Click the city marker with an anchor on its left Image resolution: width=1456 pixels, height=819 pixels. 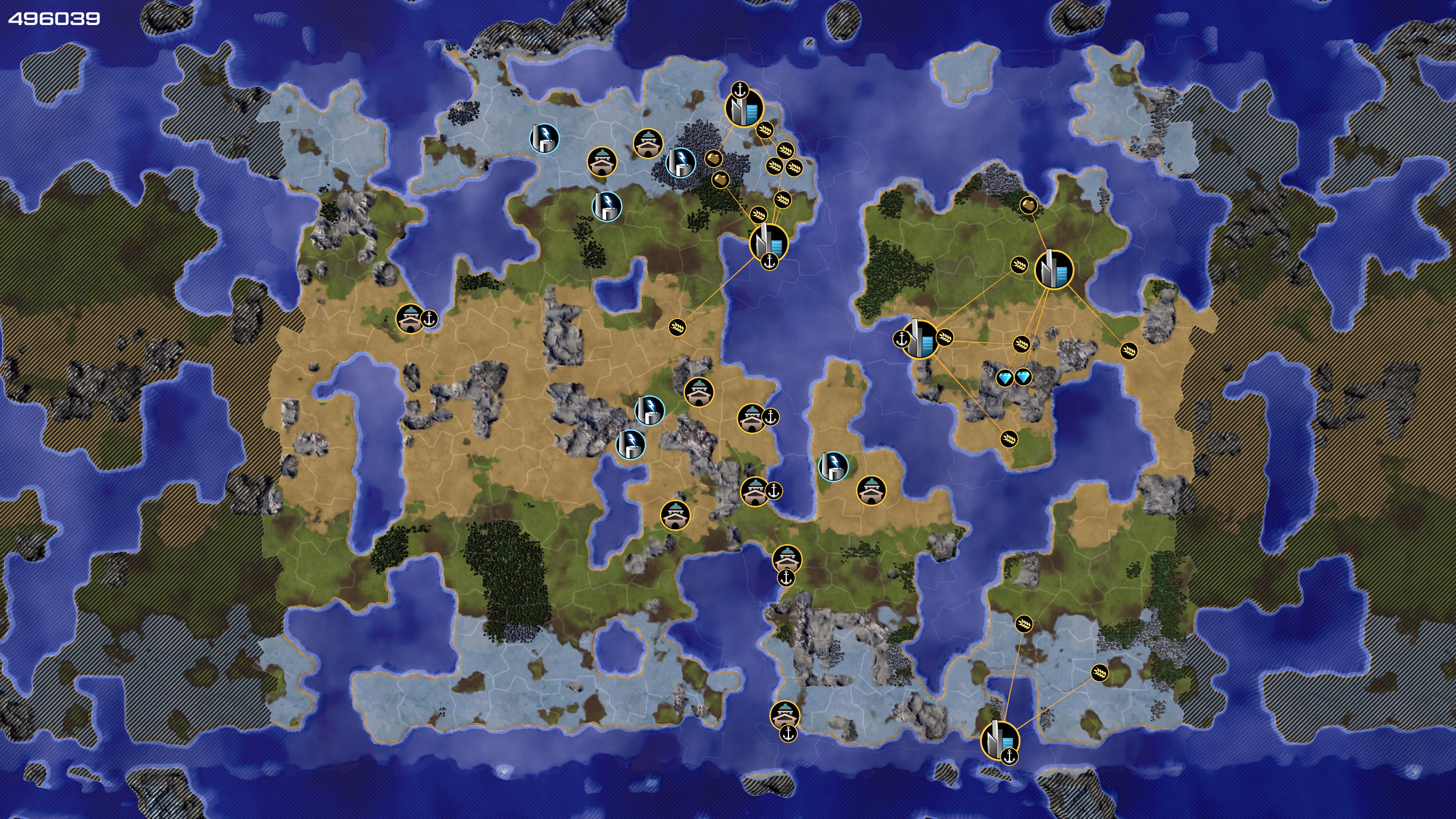click(919, 339)
